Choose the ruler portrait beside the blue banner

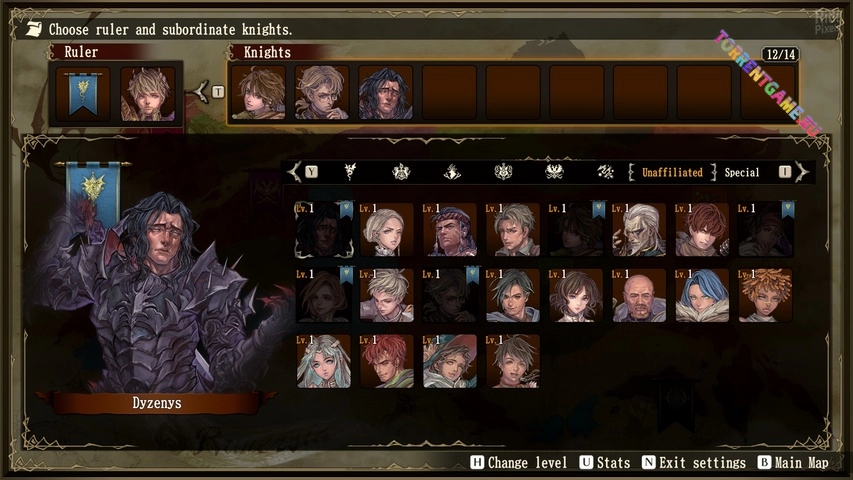click(148, 94)
